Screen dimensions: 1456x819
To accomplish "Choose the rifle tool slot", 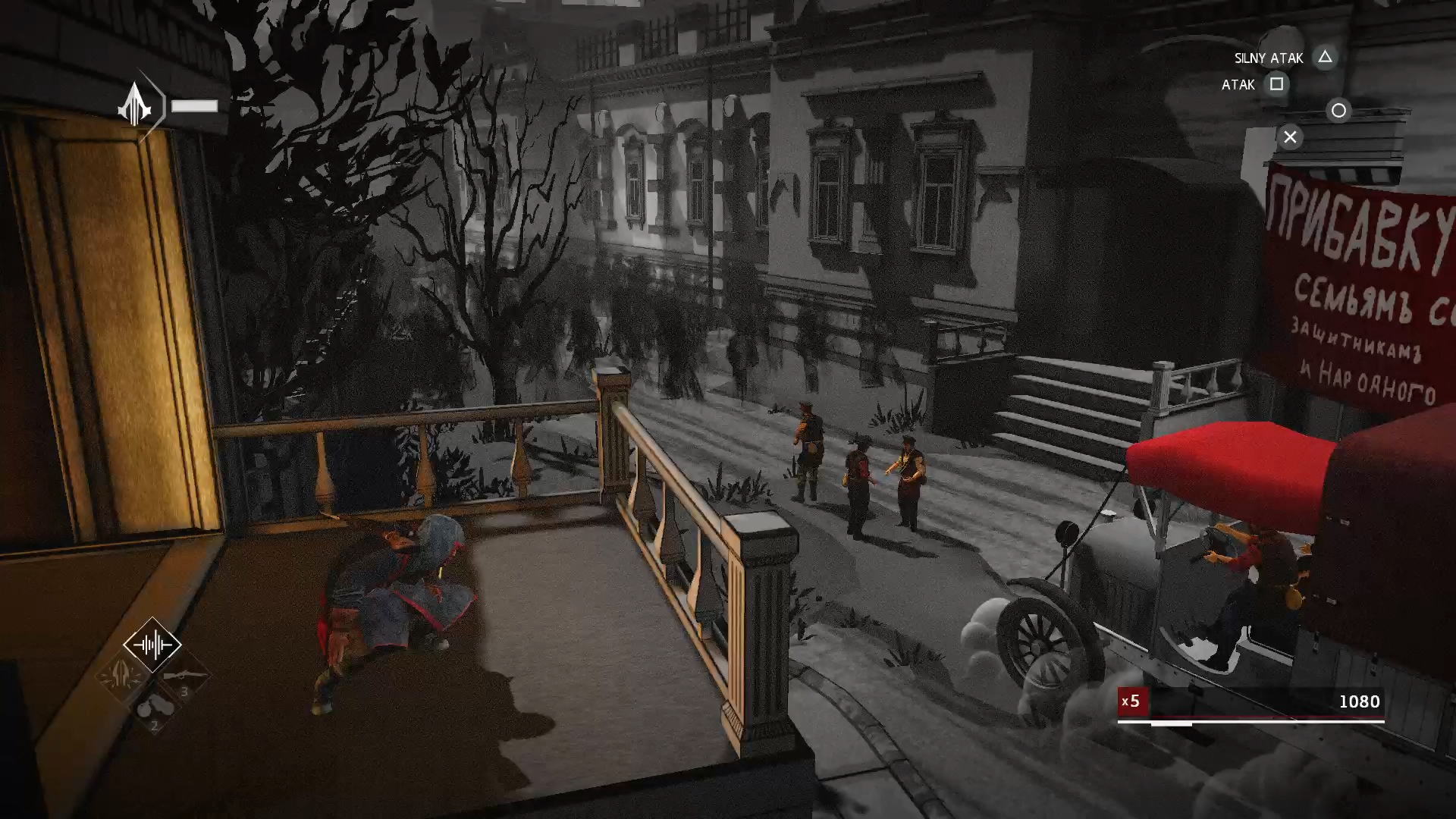I will [185, 676].
